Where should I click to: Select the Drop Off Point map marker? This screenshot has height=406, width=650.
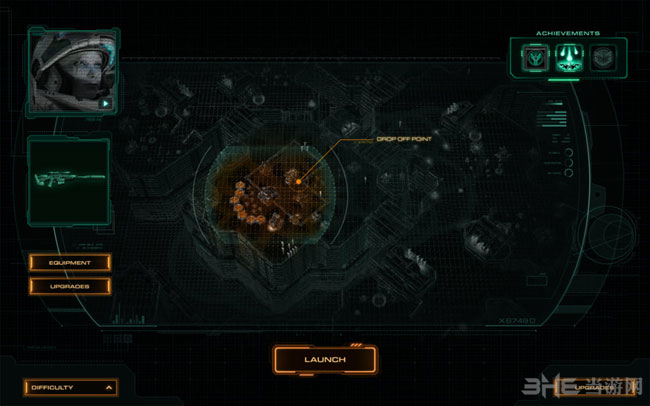(x=297, y=180)
